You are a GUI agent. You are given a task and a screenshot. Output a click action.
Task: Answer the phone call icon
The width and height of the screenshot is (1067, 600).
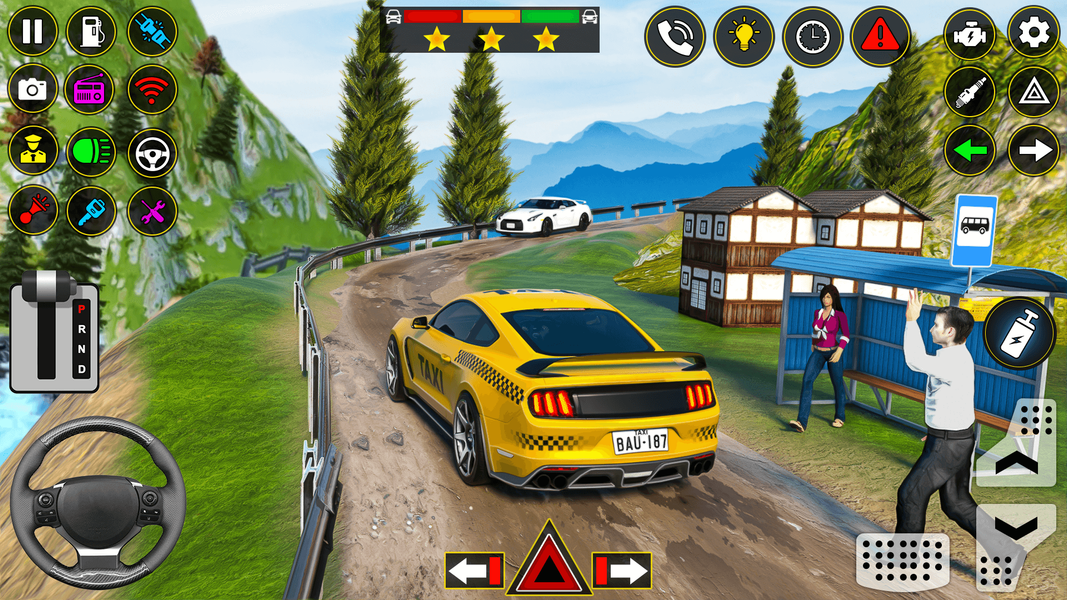coord(675,37)
